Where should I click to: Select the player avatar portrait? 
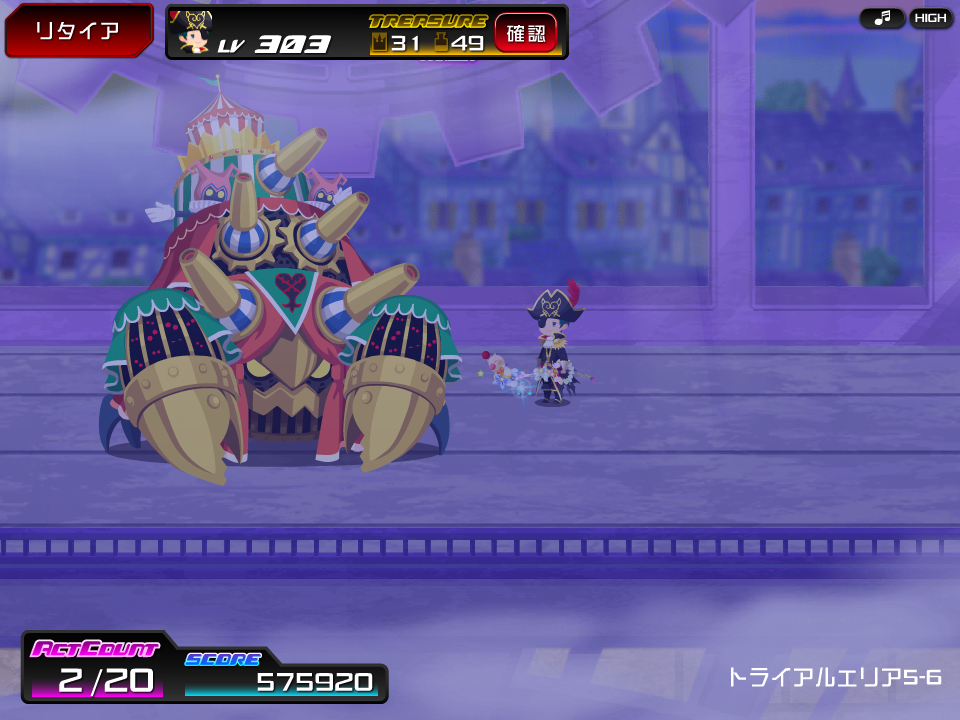click(194, 33)
